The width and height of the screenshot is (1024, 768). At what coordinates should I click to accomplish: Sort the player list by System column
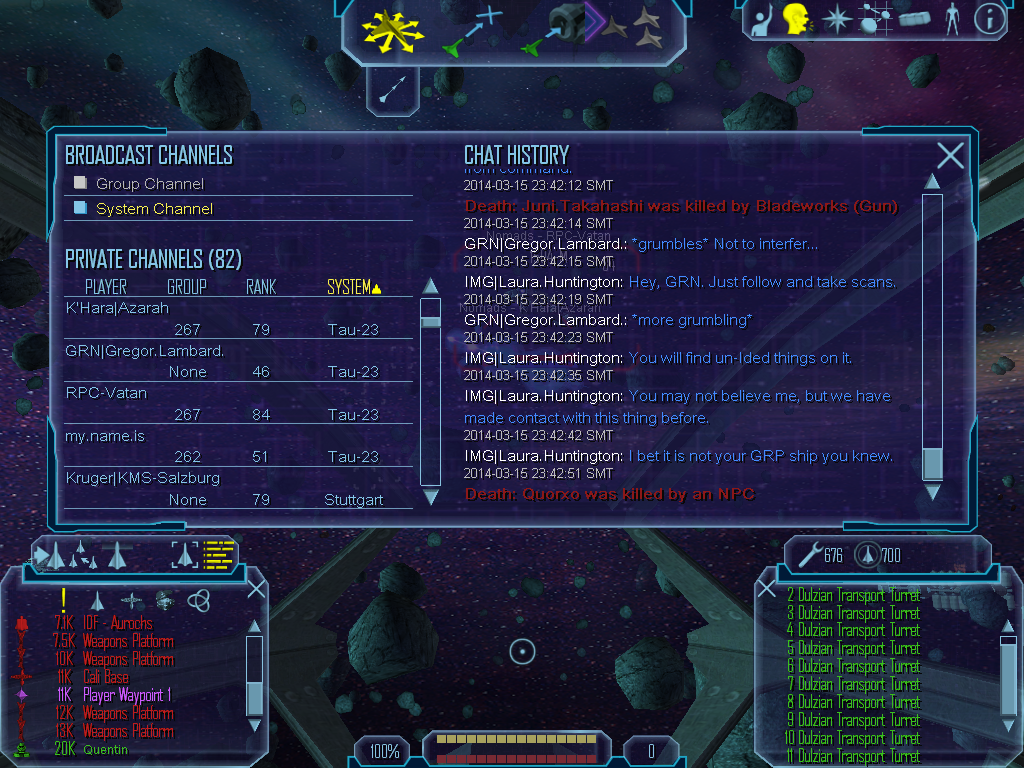tap(354, 288)
